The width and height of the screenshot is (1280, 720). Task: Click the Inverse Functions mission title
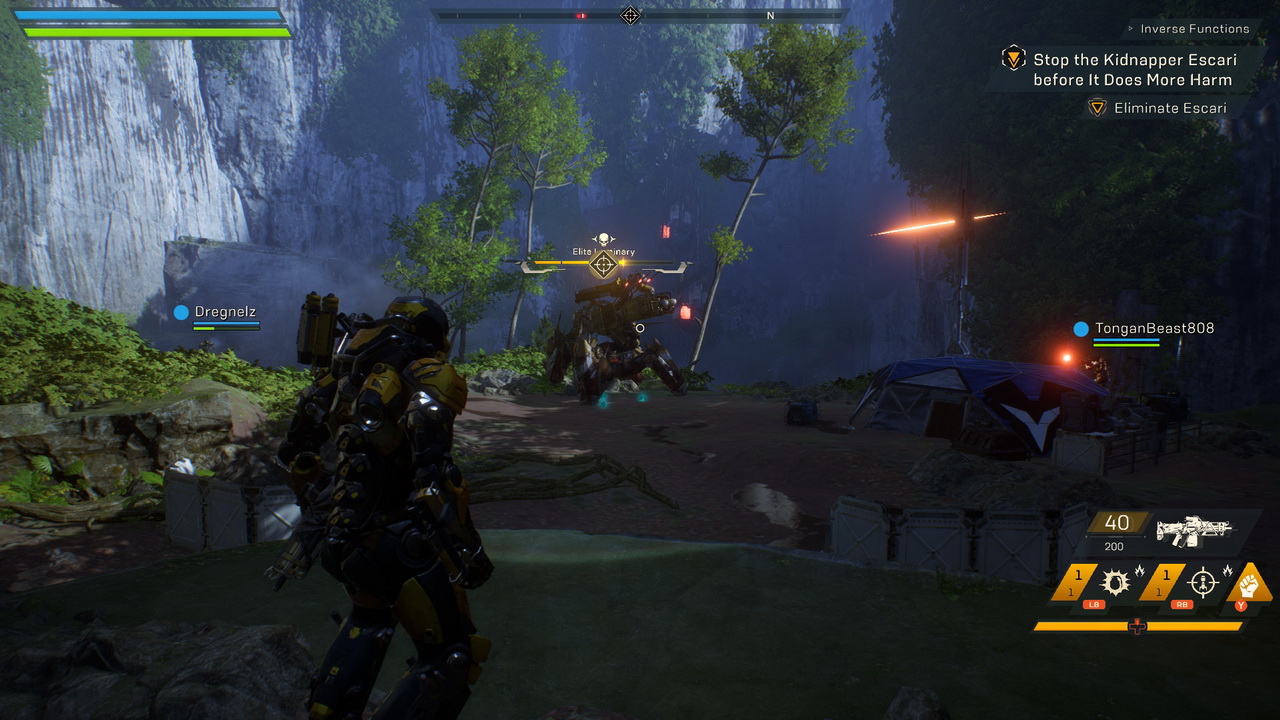1195,29
